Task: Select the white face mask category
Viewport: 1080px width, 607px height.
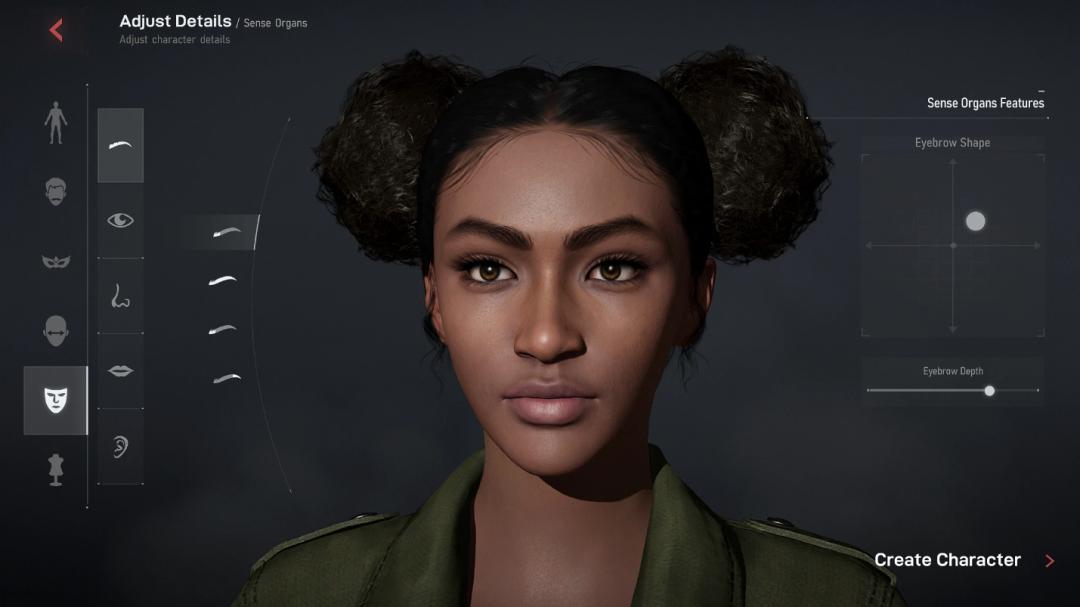Action: [56, 400]
